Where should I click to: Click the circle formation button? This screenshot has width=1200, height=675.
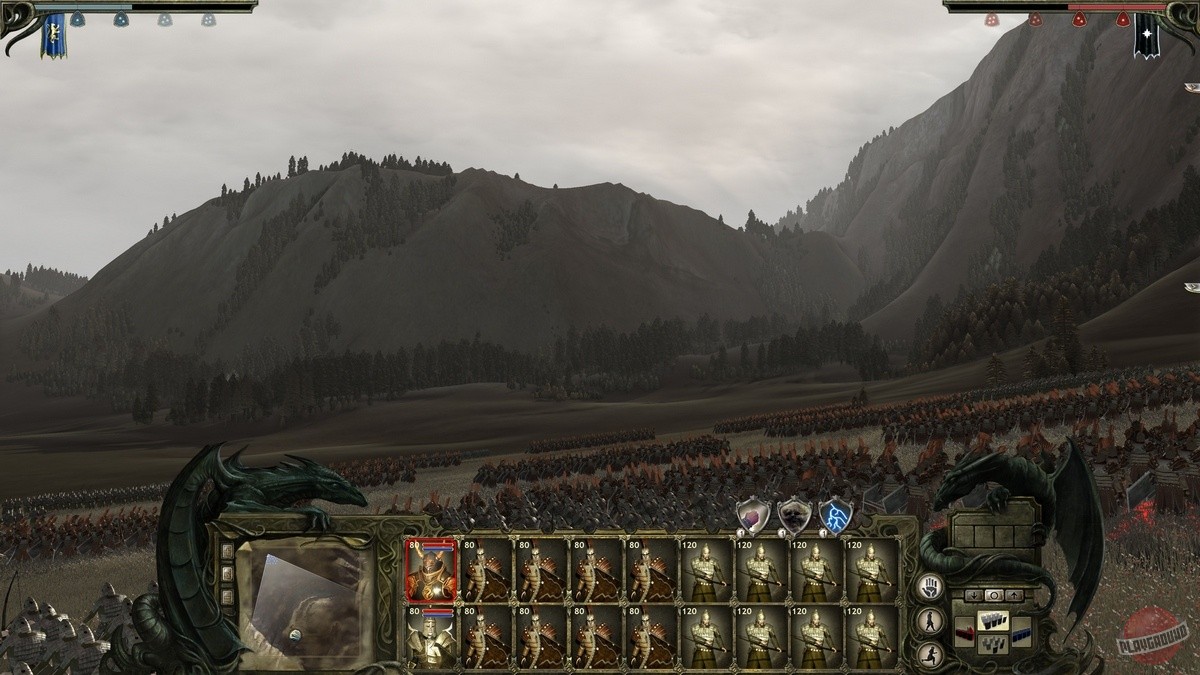coord(992,595)
